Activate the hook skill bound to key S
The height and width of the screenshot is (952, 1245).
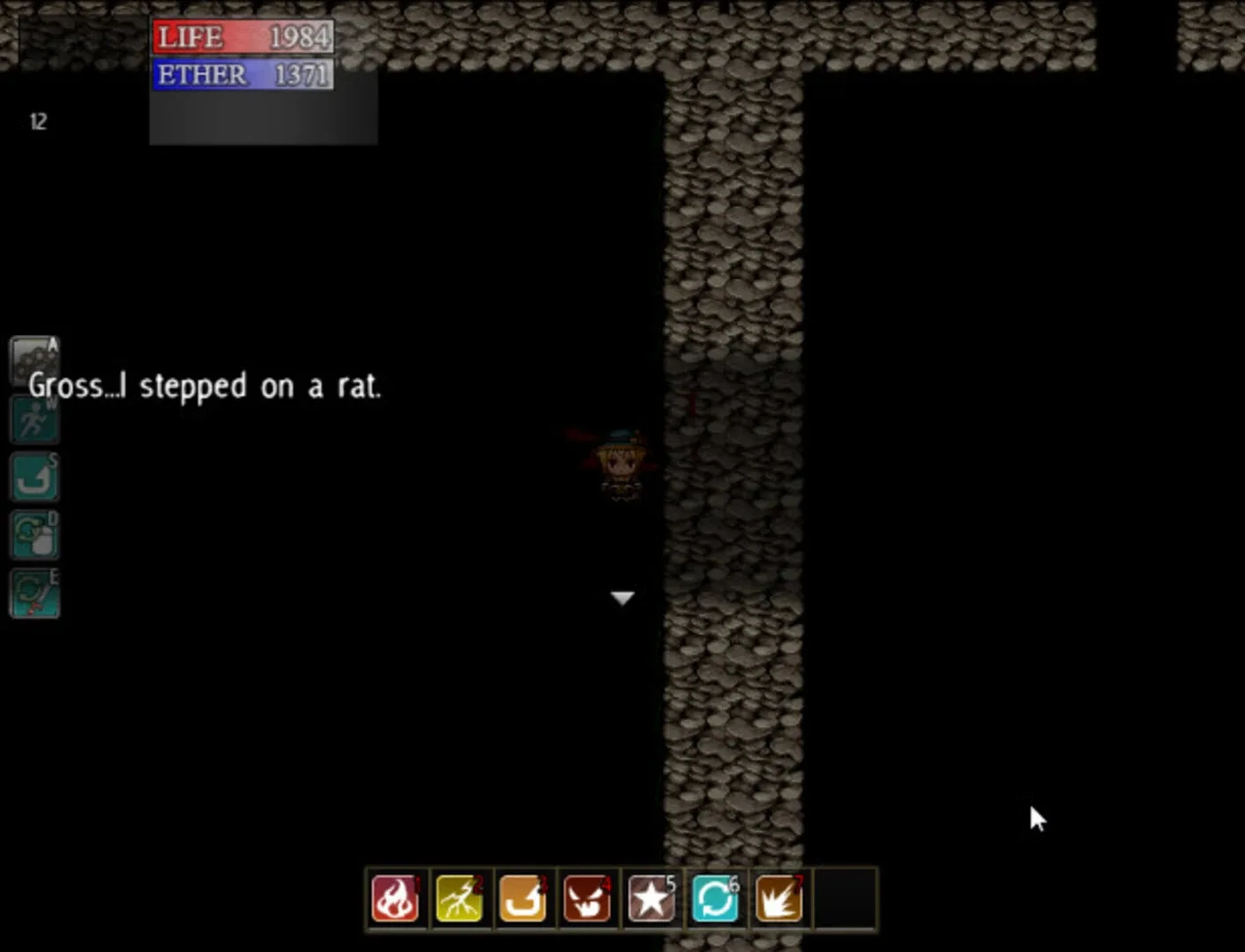34,476
